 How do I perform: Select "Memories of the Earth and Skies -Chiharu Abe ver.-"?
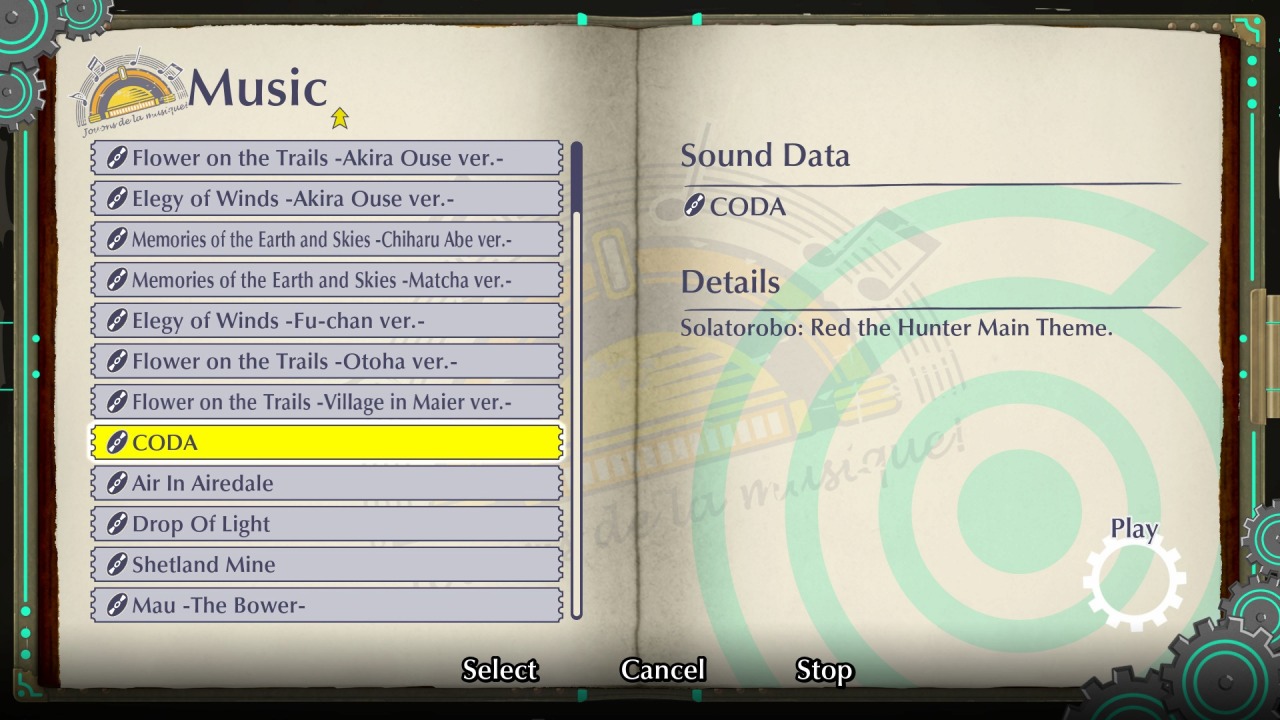325,238
